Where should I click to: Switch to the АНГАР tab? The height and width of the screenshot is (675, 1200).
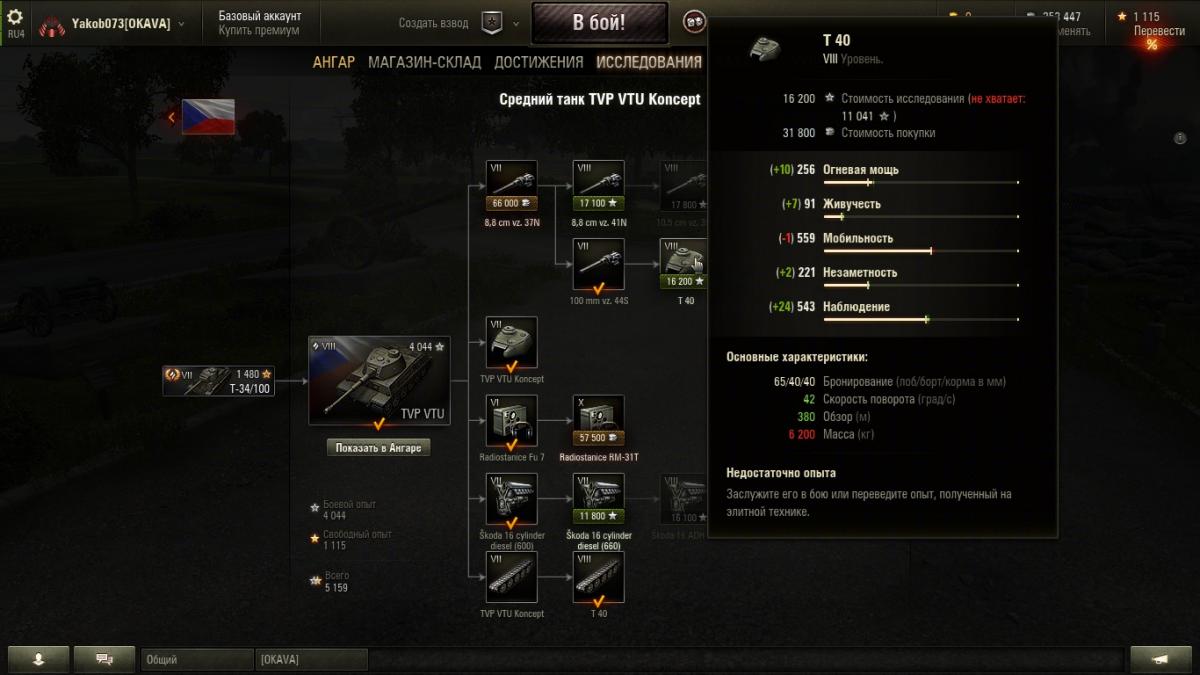click(x=333, y=62)
